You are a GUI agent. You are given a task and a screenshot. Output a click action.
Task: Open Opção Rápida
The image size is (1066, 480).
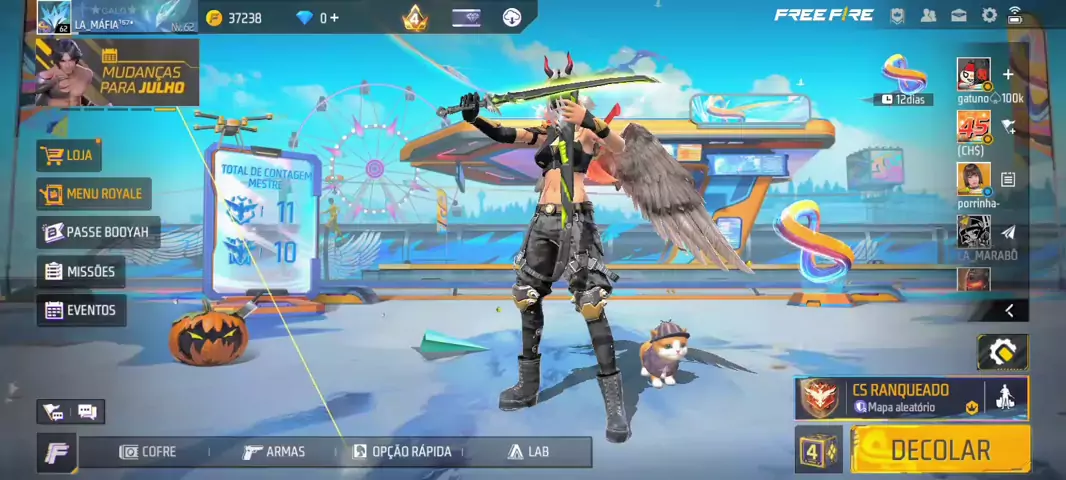(402, 452)
